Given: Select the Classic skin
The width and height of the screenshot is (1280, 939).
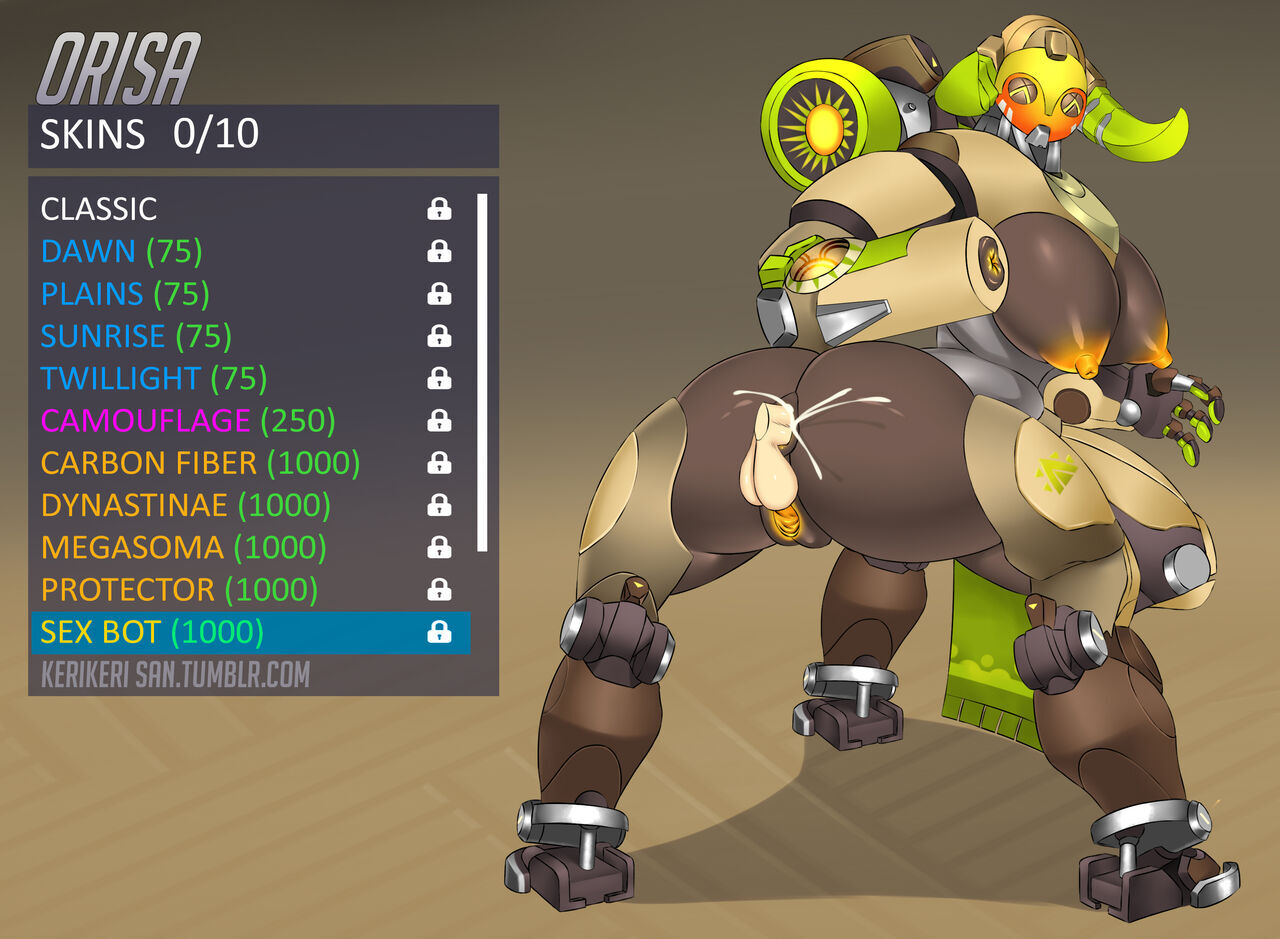Looking at the screenshot, I should (100, 209).
